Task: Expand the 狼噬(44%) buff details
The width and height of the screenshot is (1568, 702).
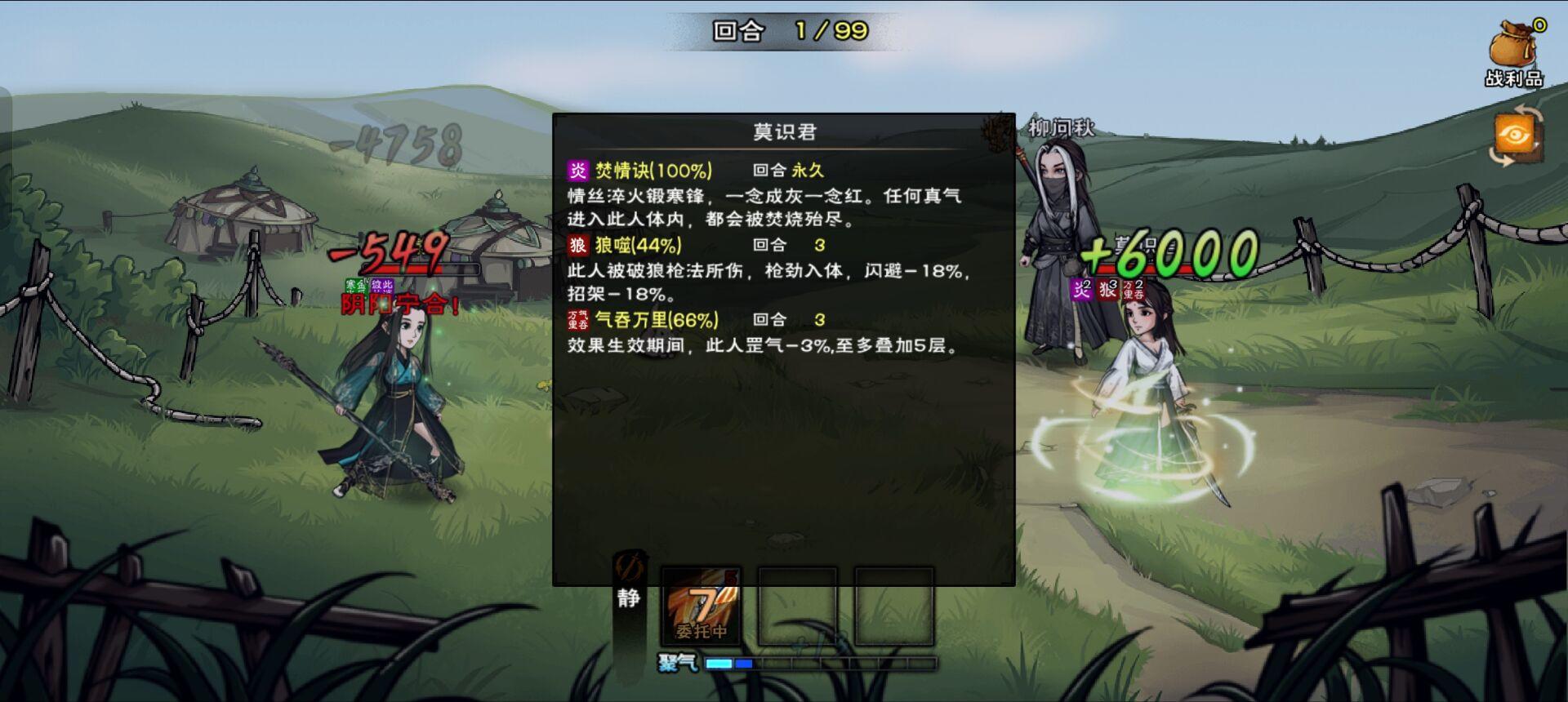Action: click(639, 244)
